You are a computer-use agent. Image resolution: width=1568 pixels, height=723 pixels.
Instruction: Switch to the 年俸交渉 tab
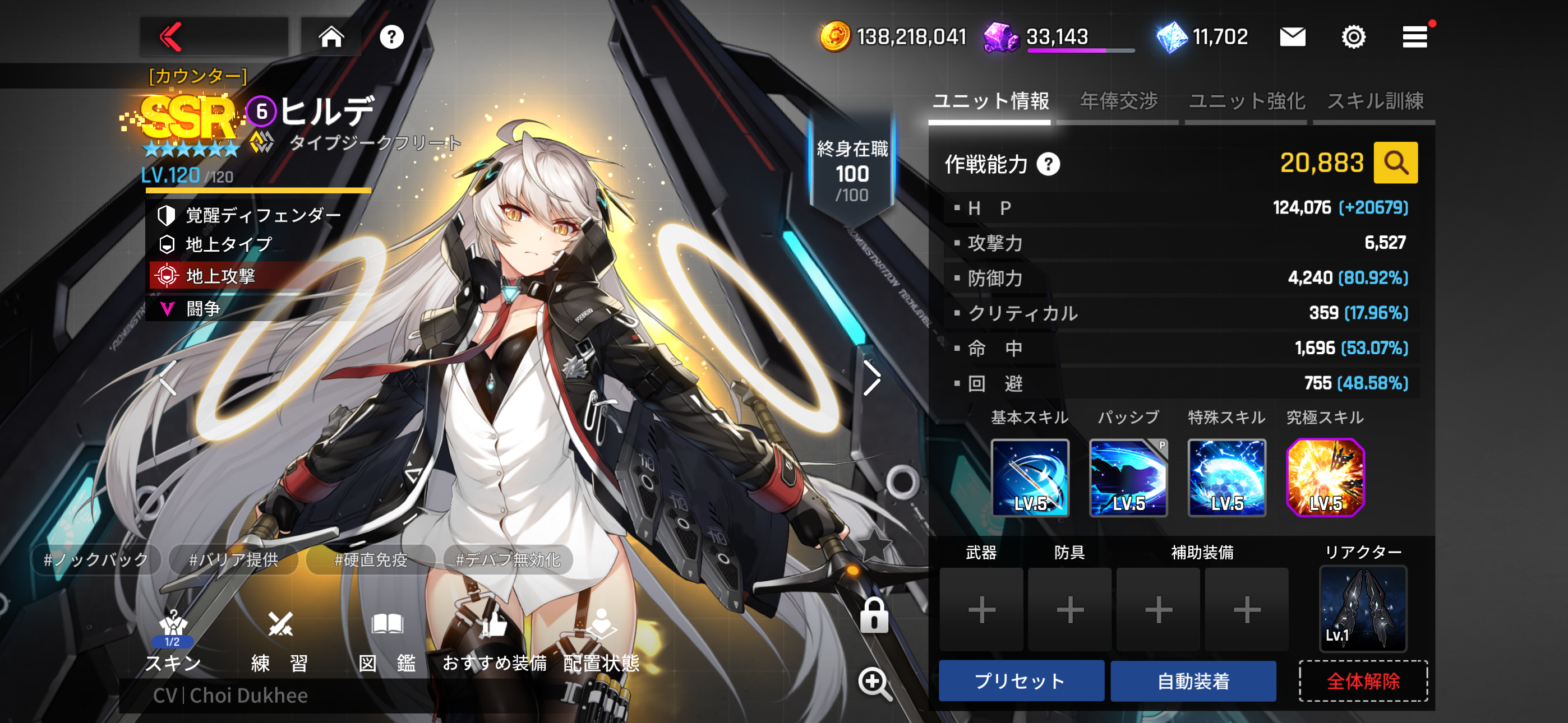1118,101
